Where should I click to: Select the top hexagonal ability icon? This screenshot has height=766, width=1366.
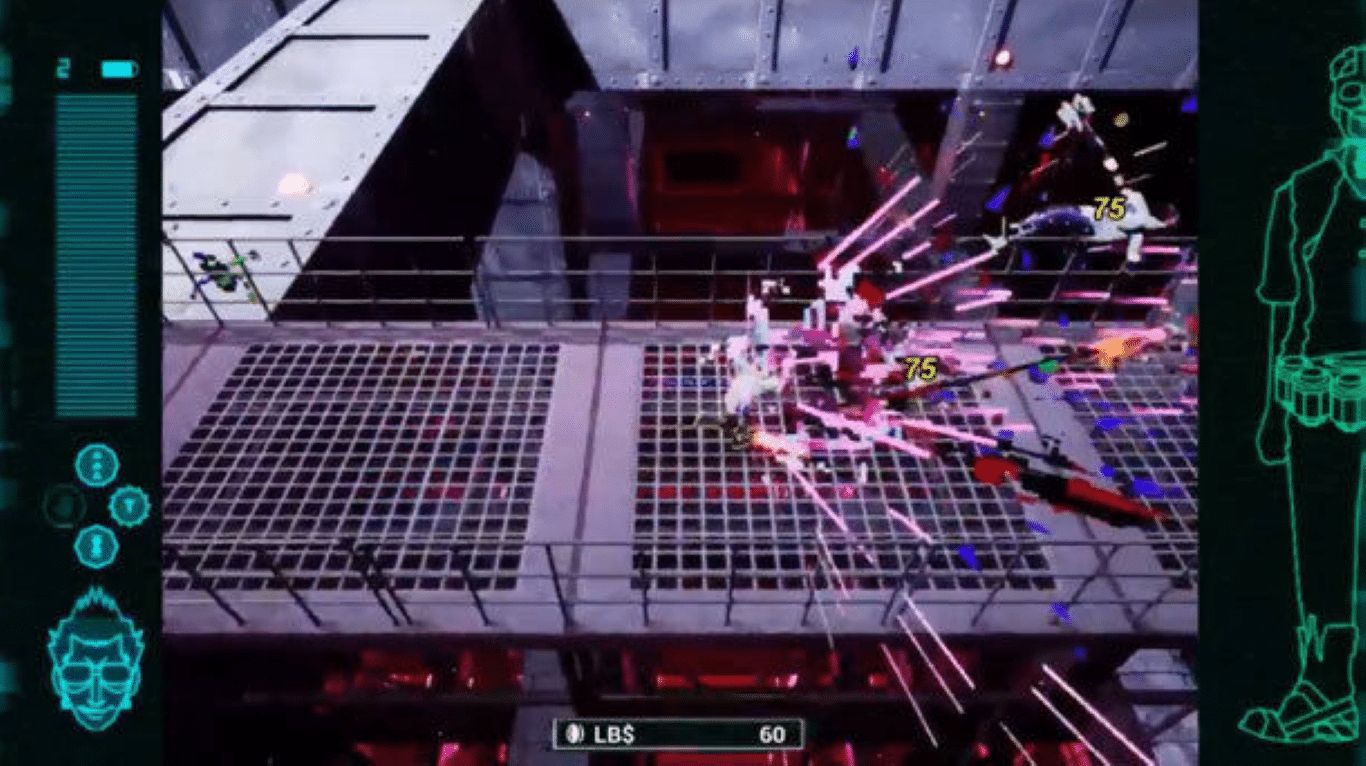[97, 465]
